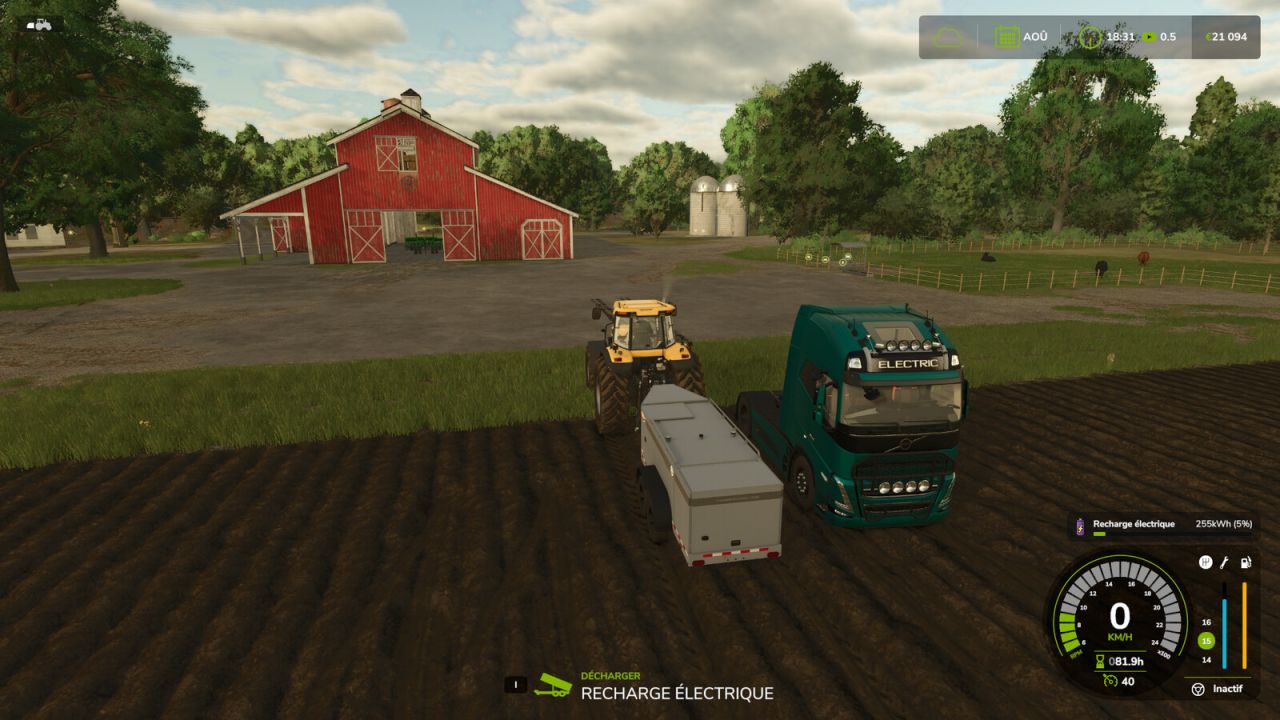Click the green time-speed play icon
1280x720 pixels.
1149,37
